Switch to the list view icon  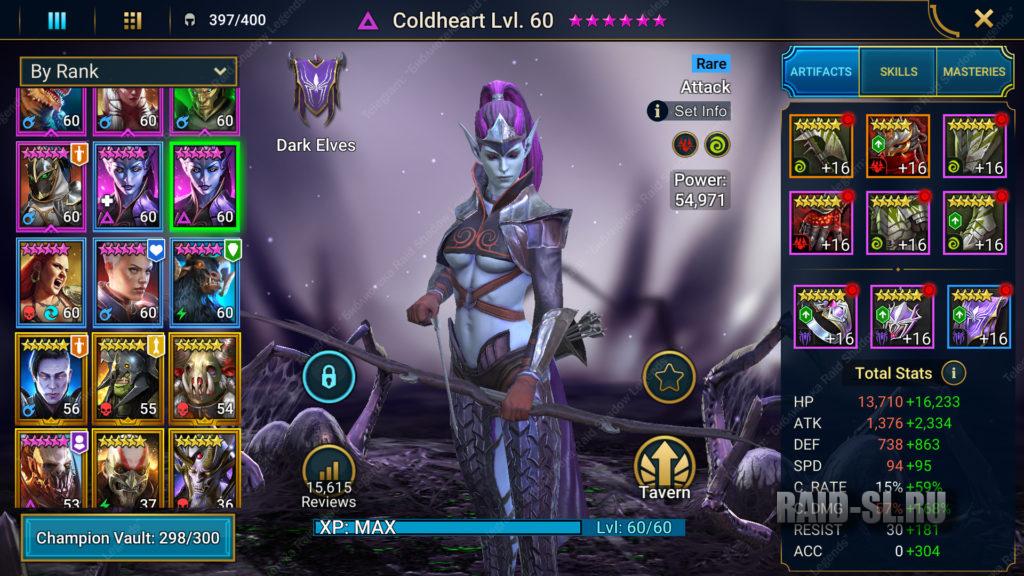[57, 20]
